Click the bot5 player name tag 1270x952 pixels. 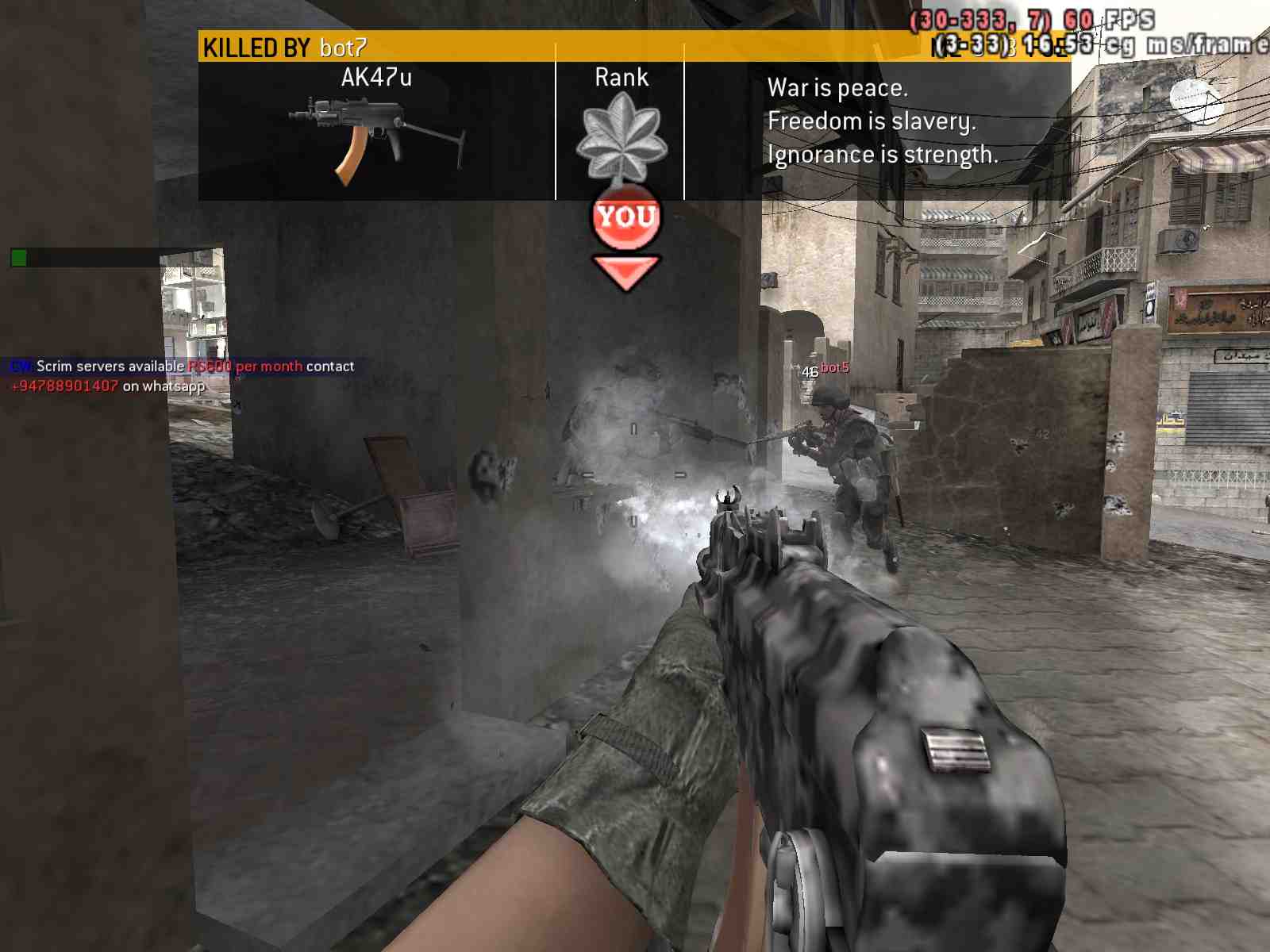834,368
